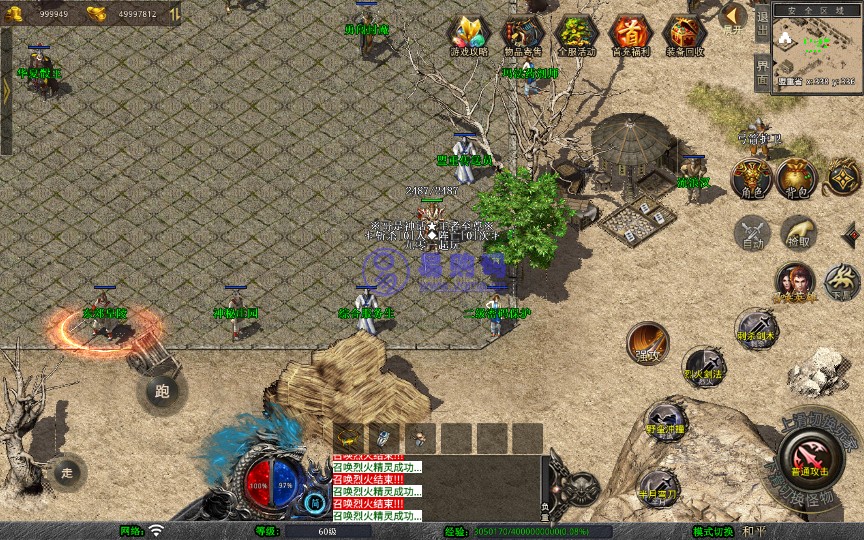Claim the 首充福利 first-recharge bonus

click(x=629, y=35)
